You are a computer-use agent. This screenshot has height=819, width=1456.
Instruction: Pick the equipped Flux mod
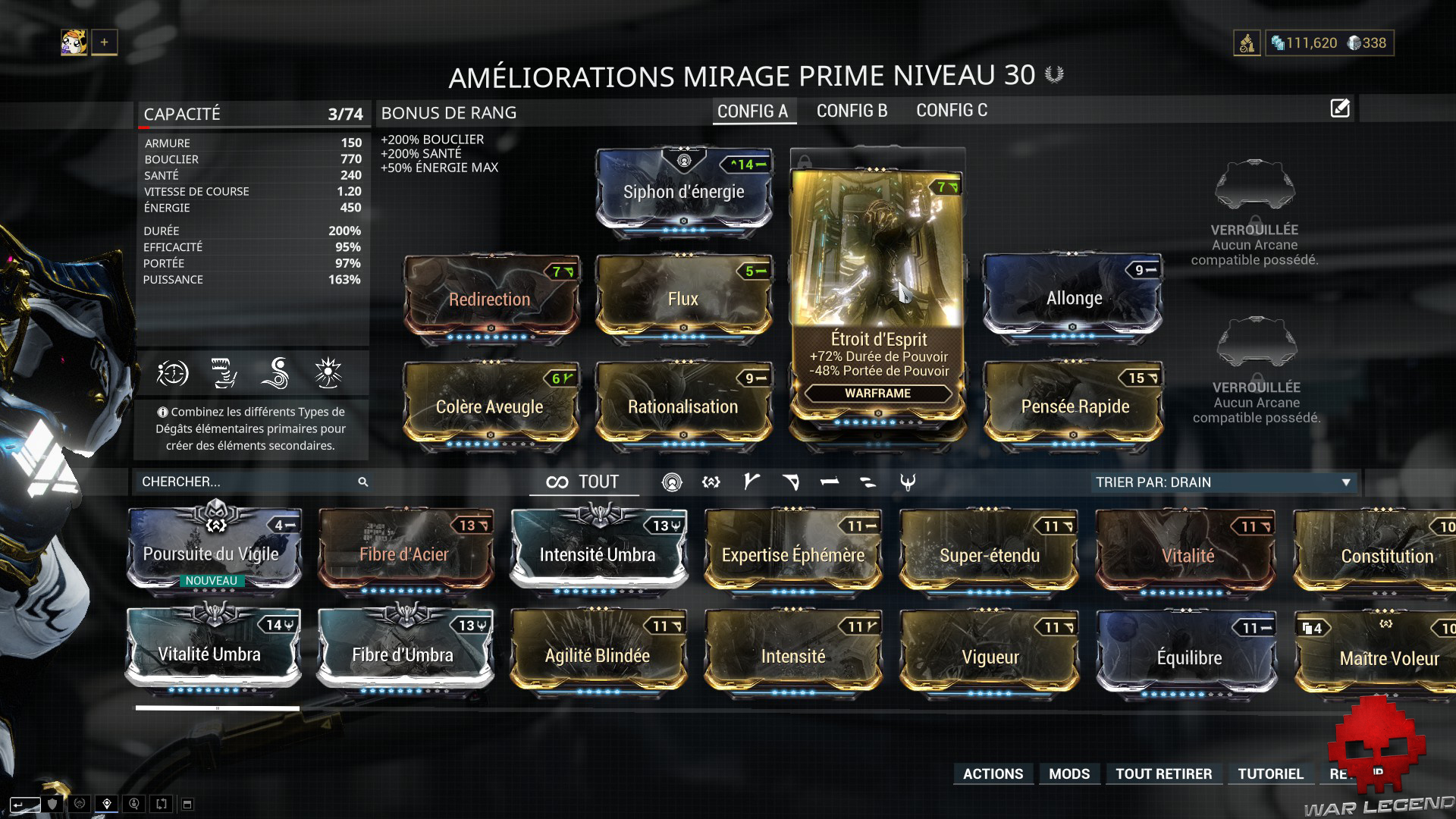point(683,299)
